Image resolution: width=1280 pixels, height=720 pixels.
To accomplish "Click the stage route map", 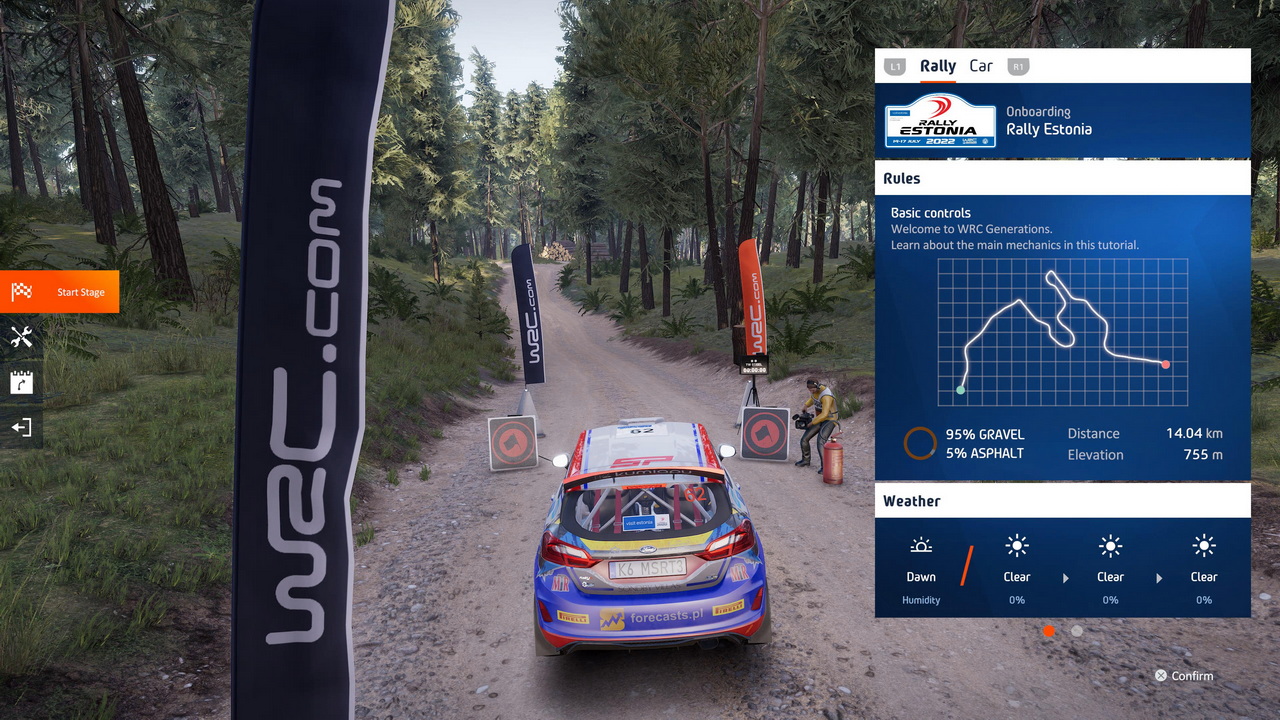I will pos(1063,332).
